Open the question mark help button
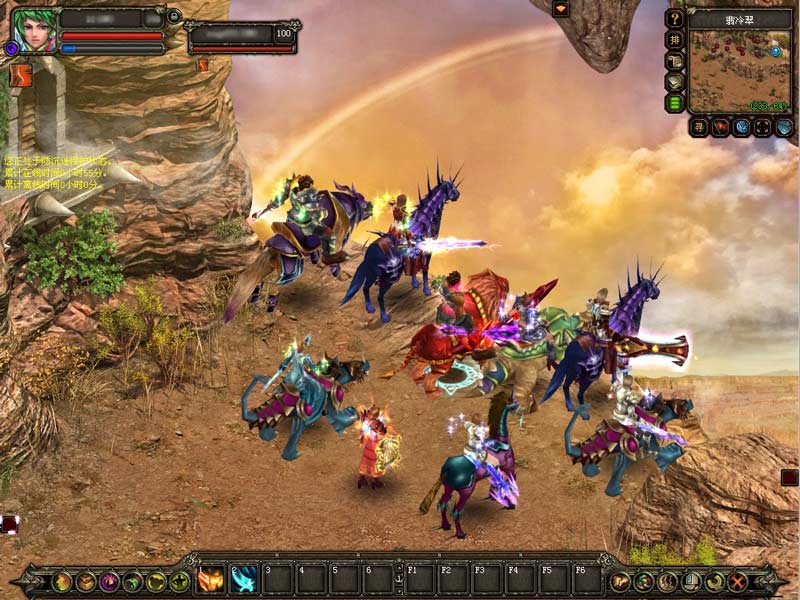The width and height of the screenshot is (800, 600). (x=675, y=18)
